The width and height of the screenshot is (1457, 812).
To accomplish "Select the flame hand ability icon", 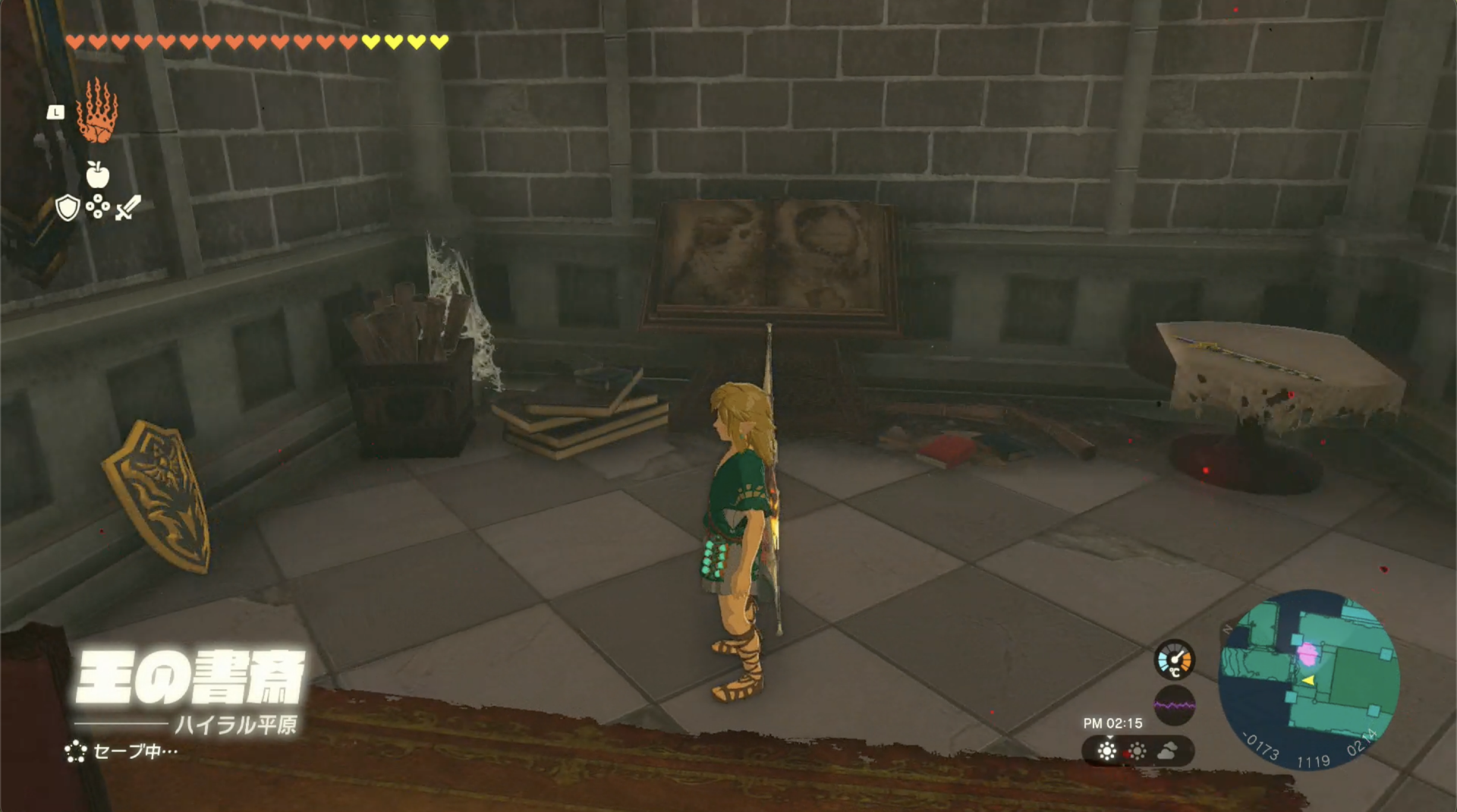I will pos(97,118).
